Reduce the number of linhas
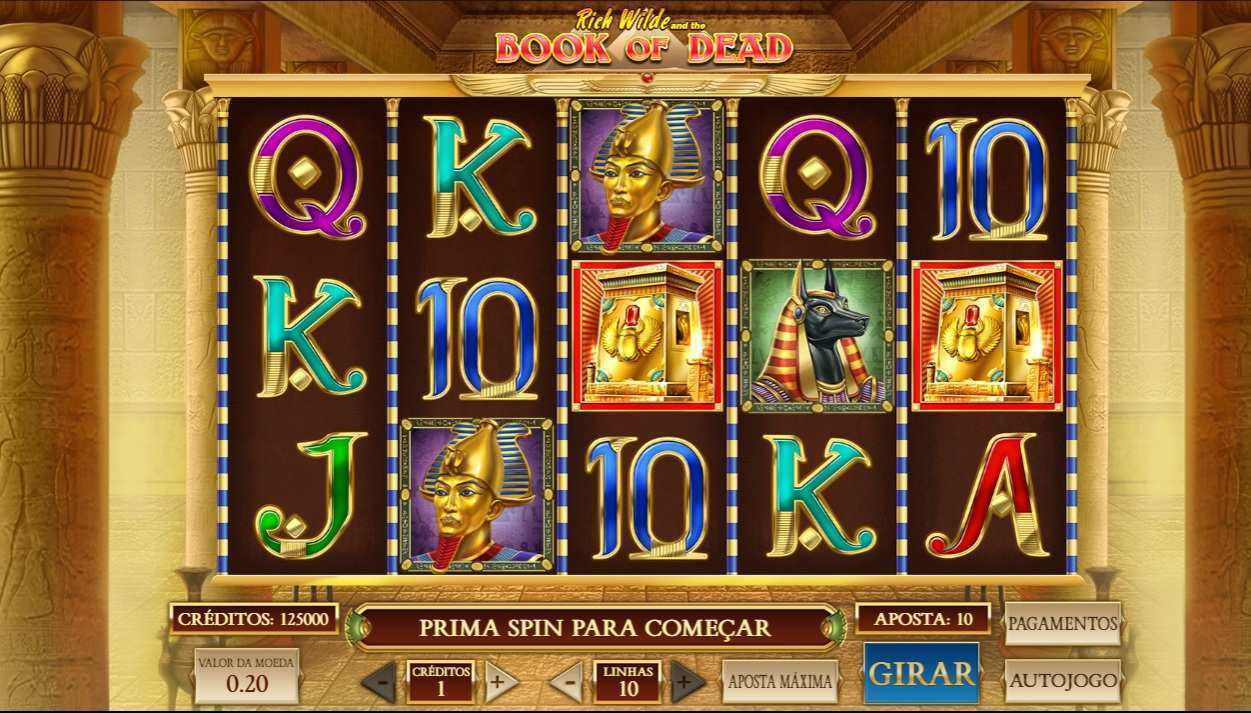The image size is (1251, 713). 566,682
